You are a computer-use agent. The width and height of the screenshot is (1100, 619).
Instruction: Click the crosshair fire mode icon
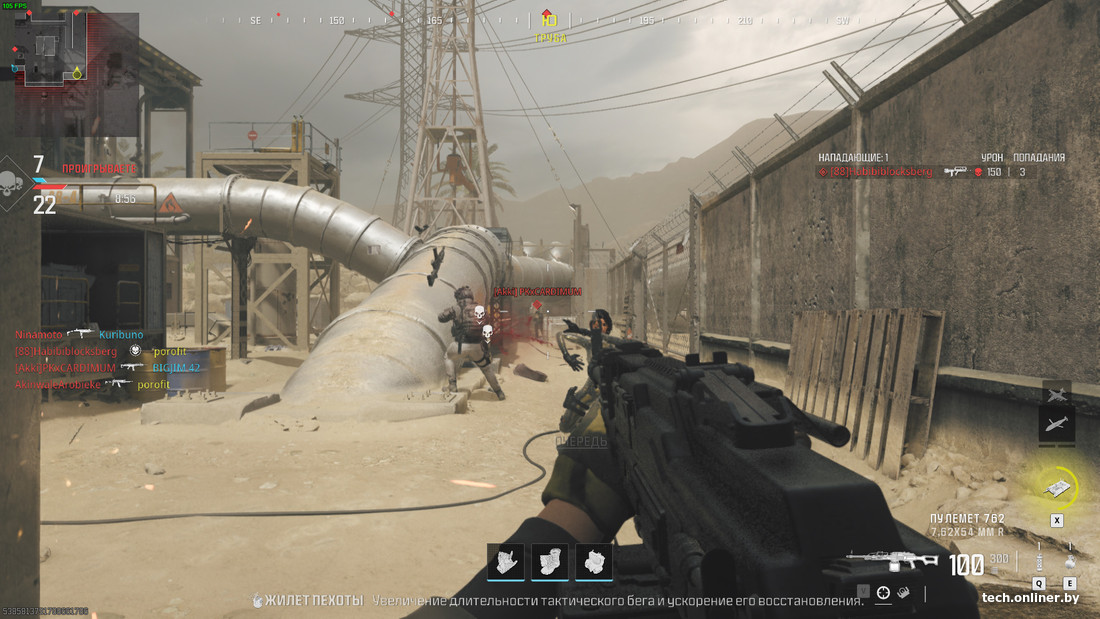pyautogui.click(x=884, y=593)
